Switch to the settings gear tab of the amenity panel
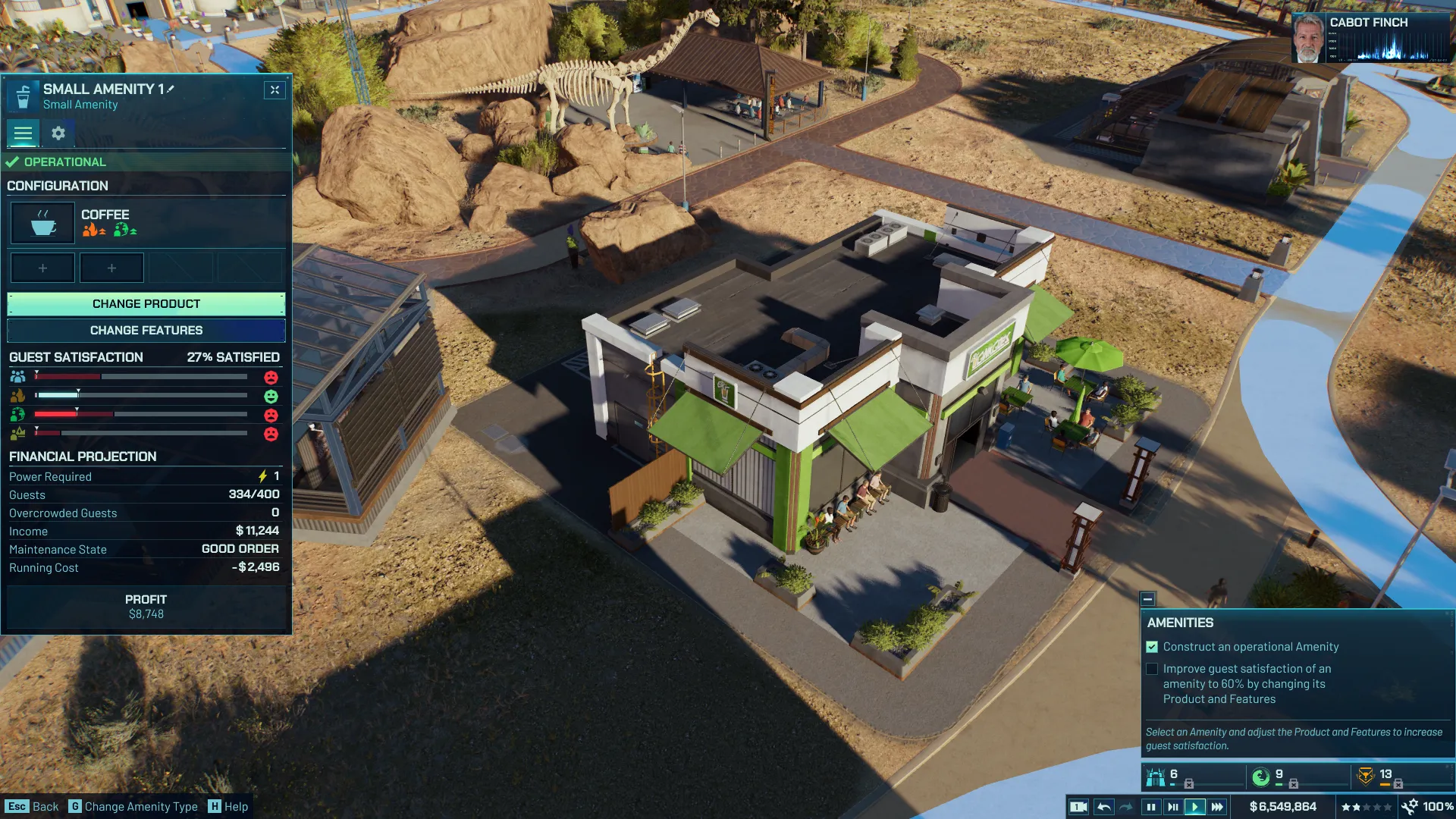 (x=58, y=133)
